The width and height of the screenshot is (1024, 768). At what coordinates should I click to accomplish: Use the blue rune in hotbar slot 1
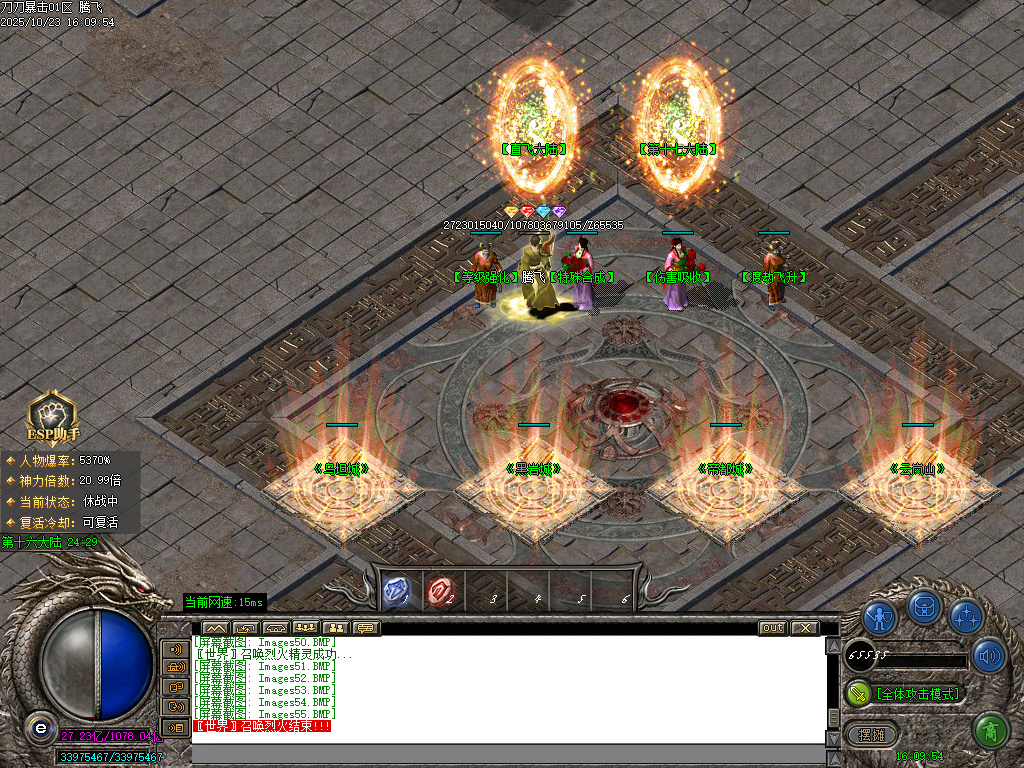(397, 592)
